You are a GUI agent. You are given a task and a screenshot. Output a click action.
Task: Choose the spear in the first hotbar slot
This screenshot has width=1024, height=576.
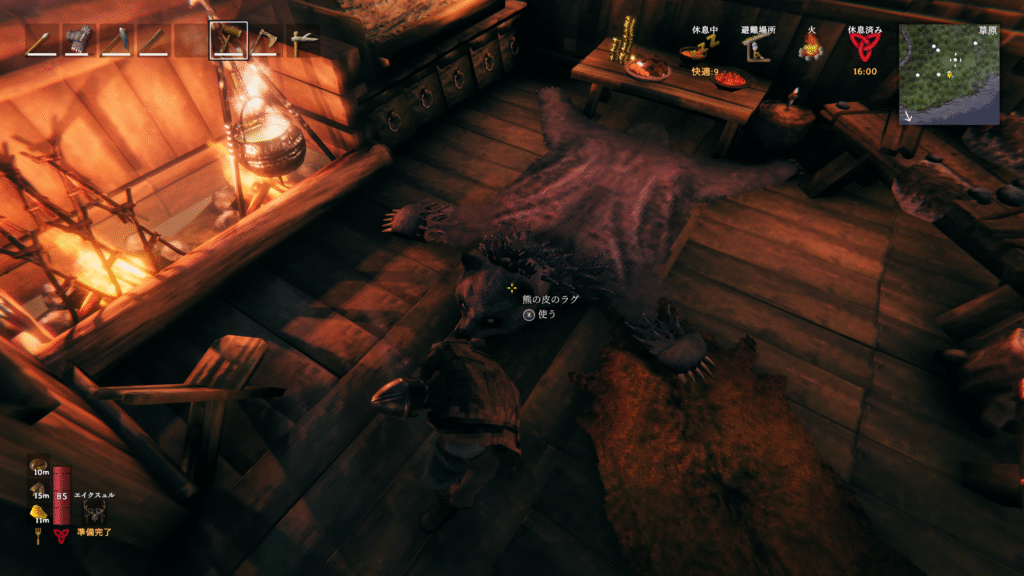coord(41,41)
